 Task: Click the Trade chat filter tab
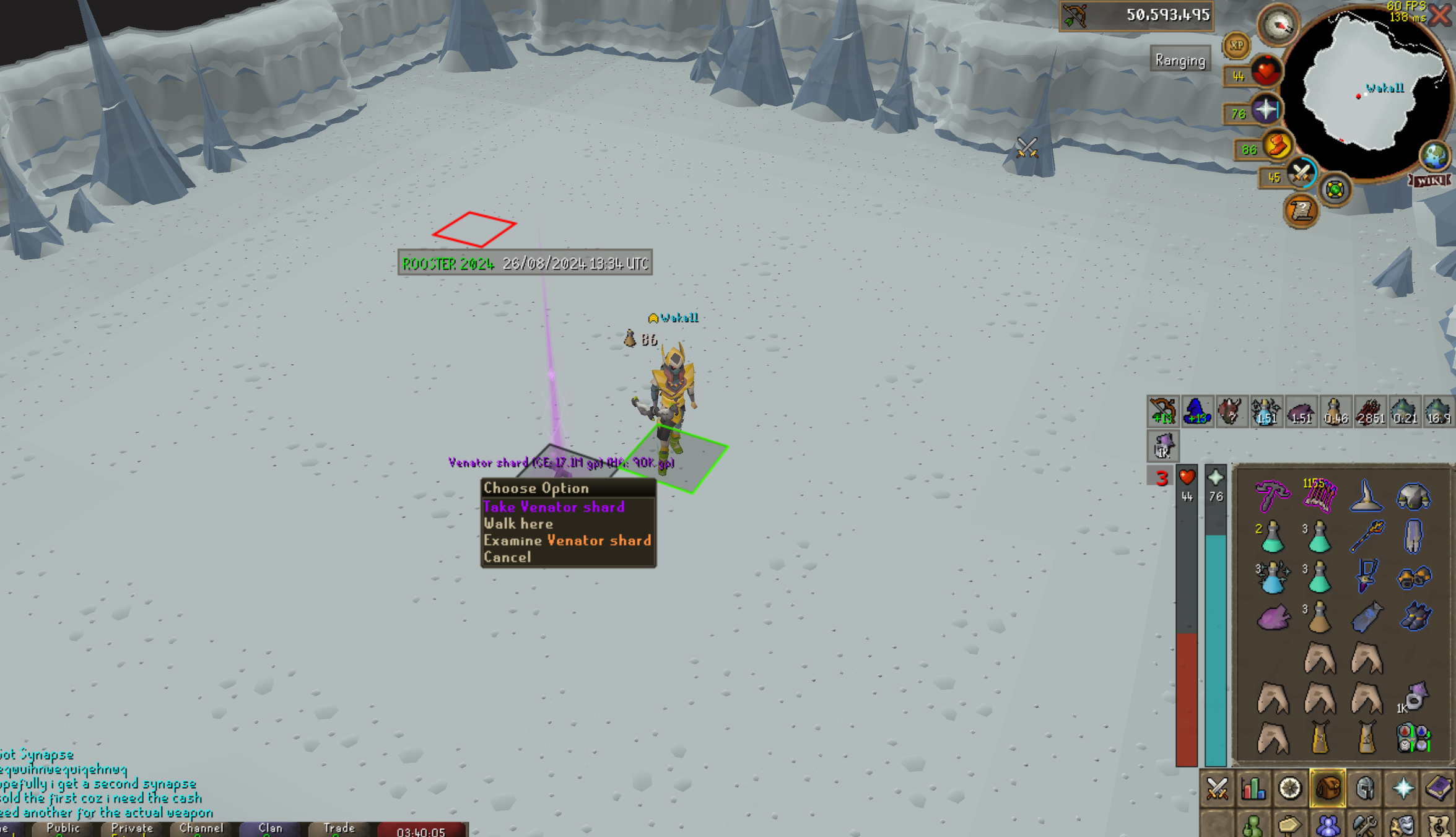(x=339, y=828)
